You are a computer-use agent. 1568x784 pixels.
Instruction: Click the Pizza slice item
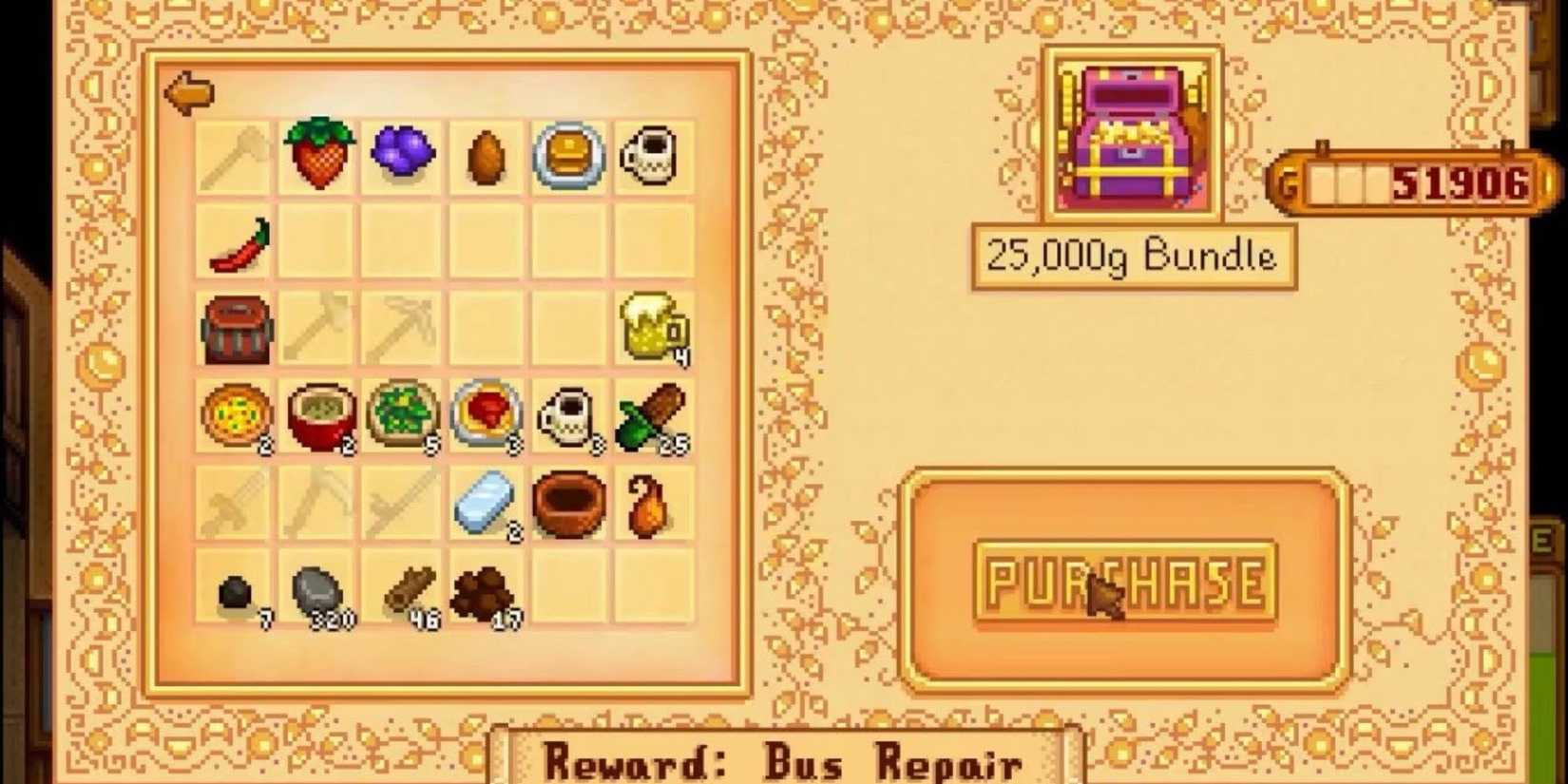click(x=236, y=413)
